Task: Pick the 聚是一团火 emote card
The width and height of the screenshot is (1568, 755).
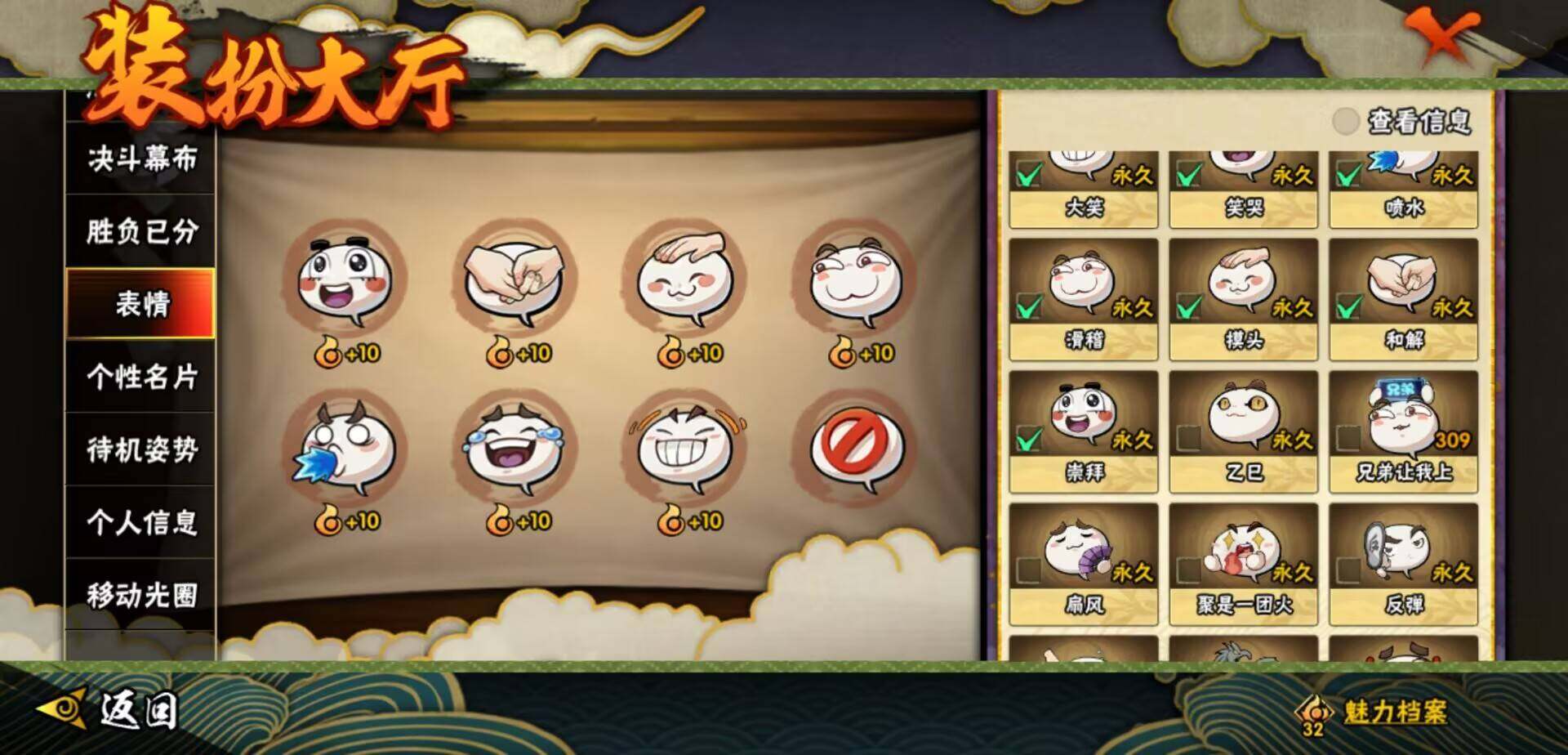Action: pyautogui.click(x=1243, y=564)
